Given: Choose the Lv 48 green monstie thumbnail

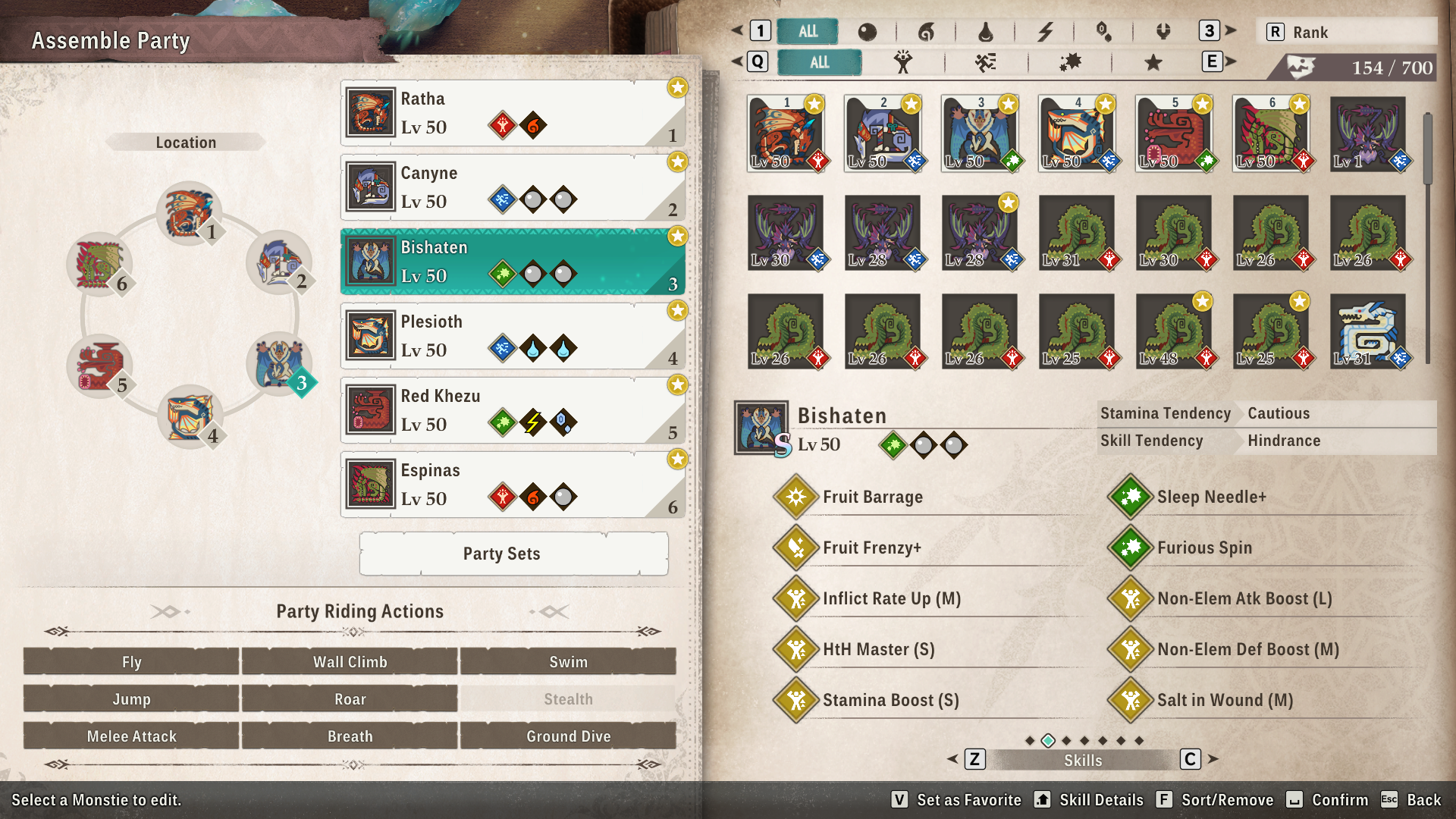Looking at the screenshot, I should [1173, 331].
